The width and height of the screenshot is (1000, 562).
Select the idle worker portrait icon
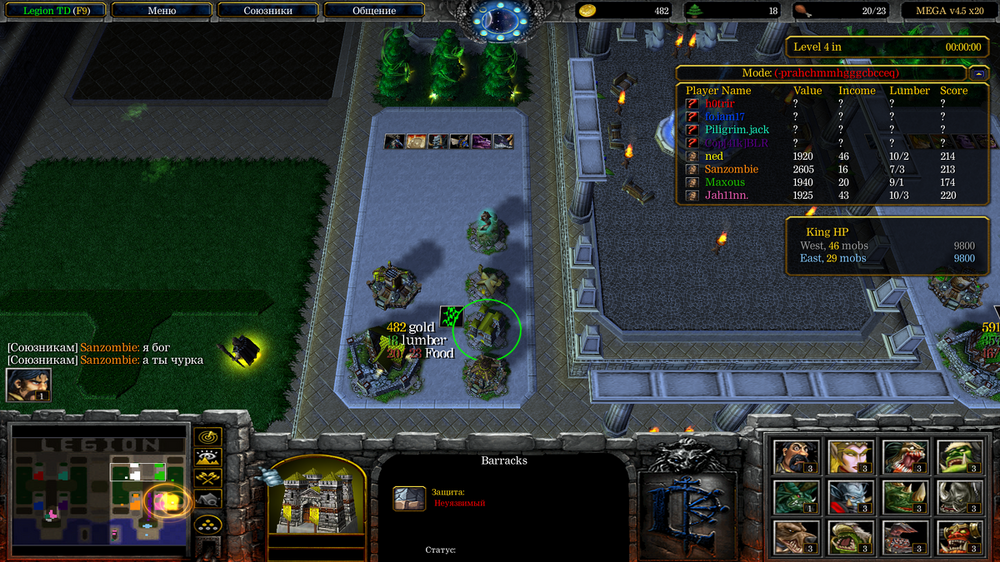click(28, 385)
